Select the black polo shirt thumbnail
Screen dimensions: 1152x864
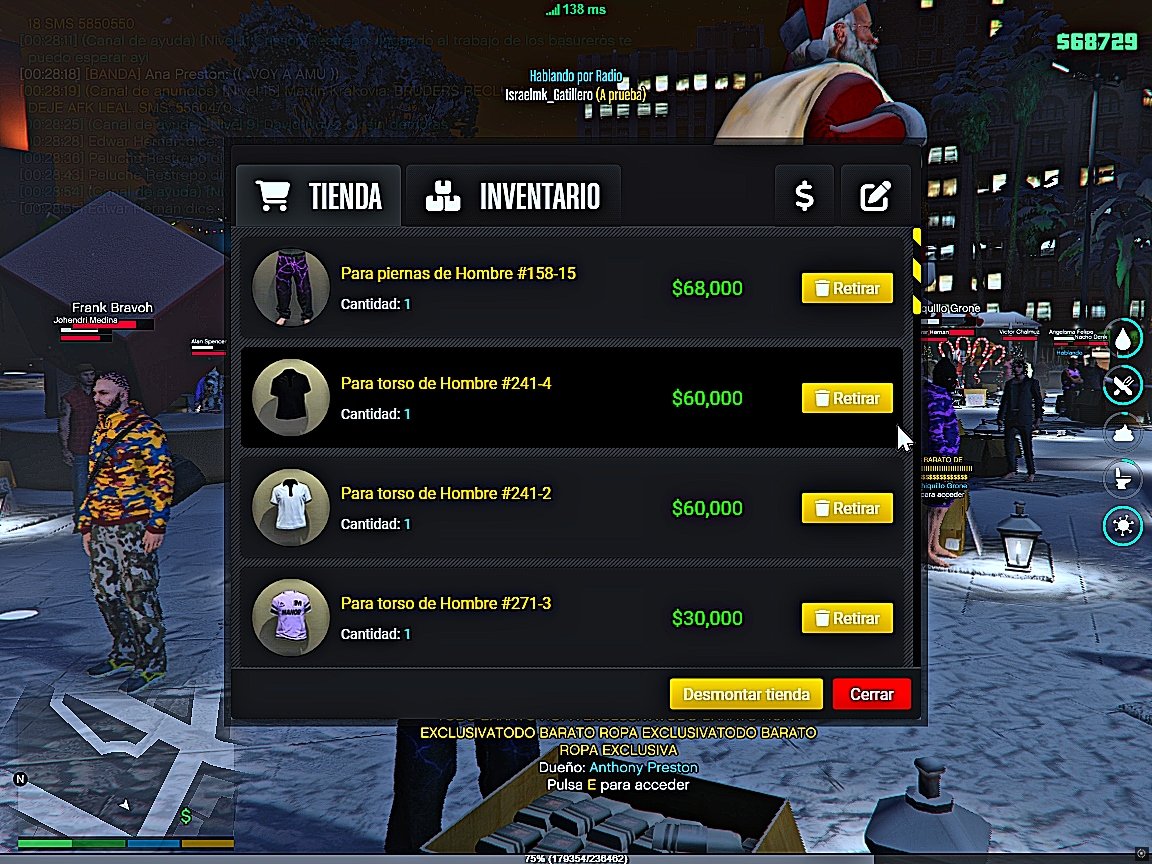click(291, 398)
